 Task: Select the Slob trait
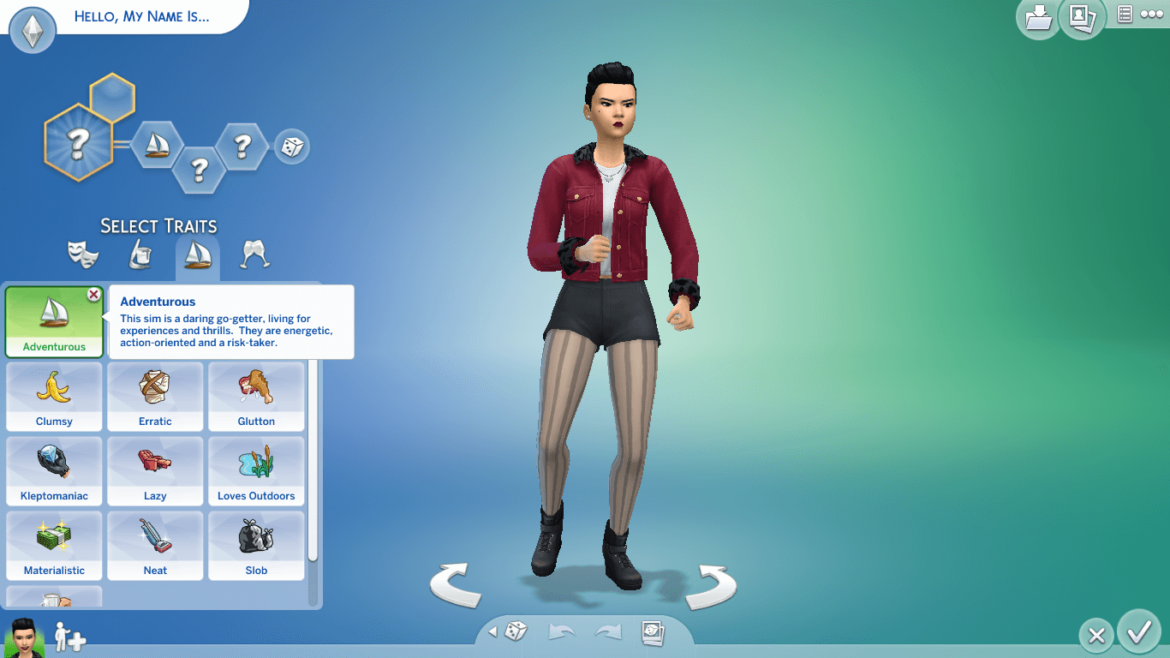256,545
